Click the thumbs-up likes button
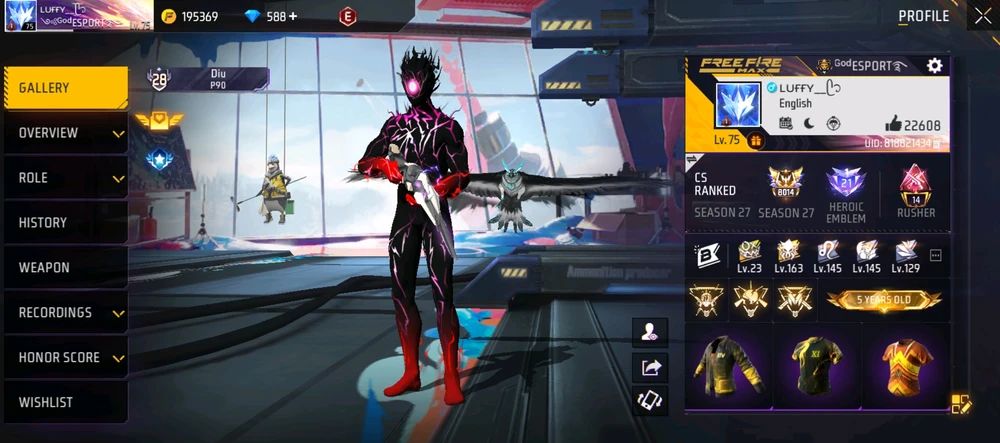The height and width of the screenshot is (443, 1000). click(x=893, y=124)
